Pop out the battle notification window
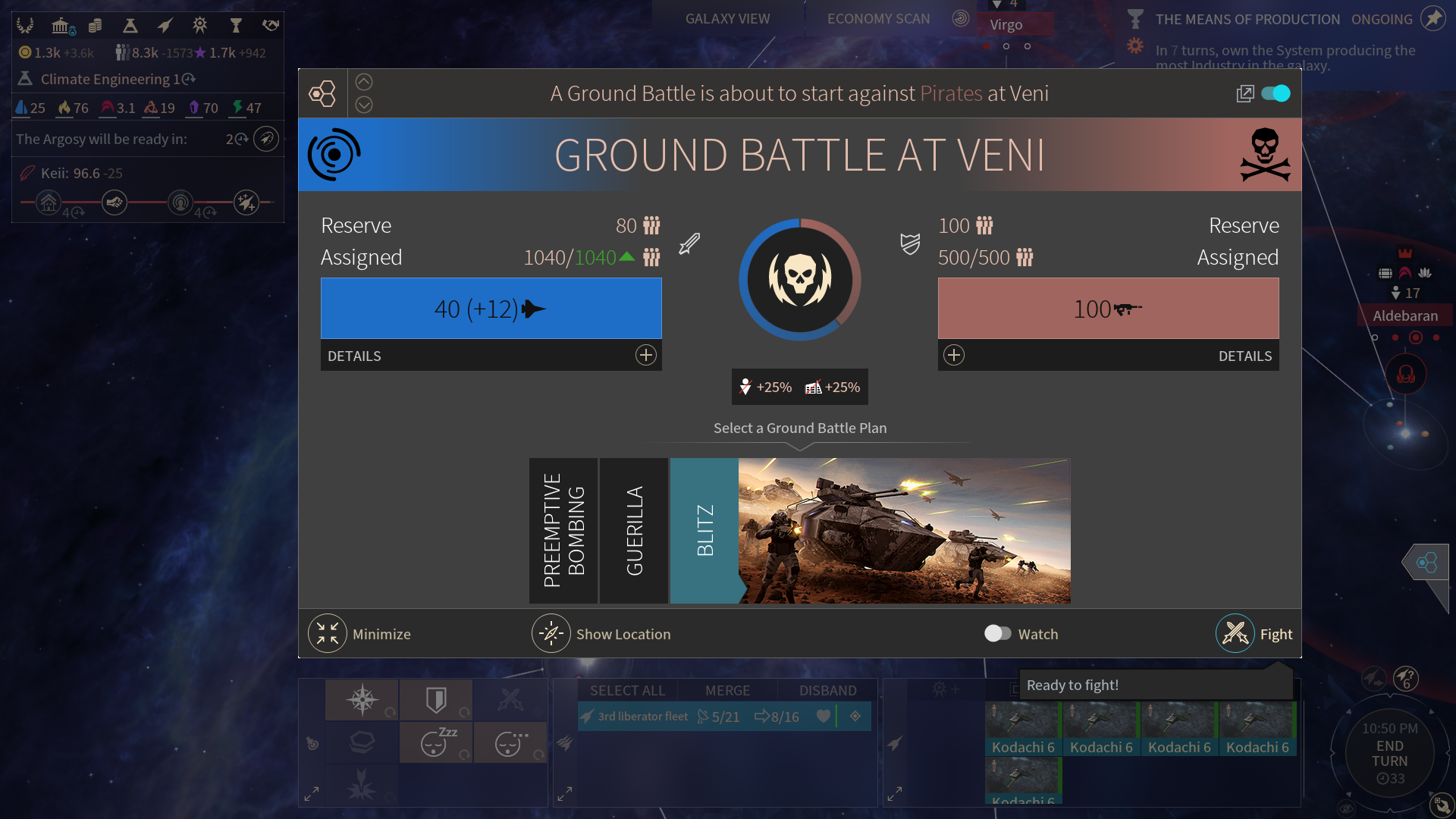This screenshot has width=1456, height=819. [1244, 93]
